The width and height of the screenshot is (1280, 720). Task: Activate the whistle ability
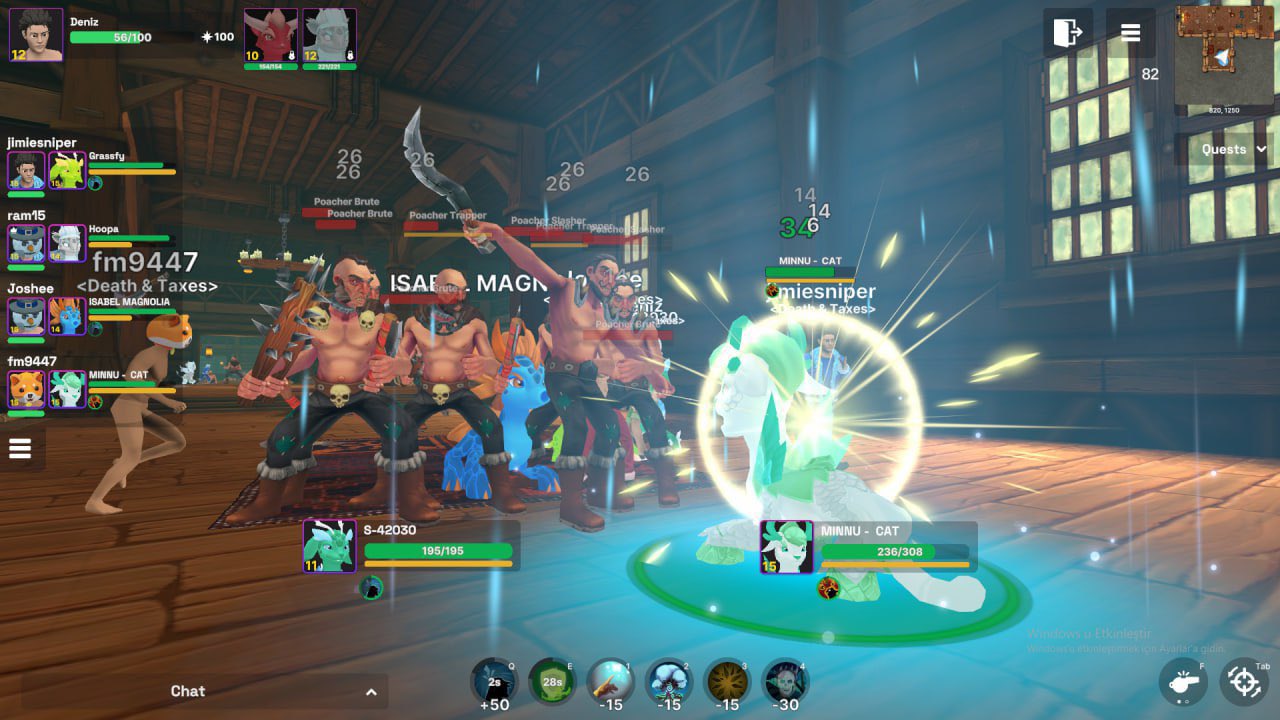(1183, 682)
